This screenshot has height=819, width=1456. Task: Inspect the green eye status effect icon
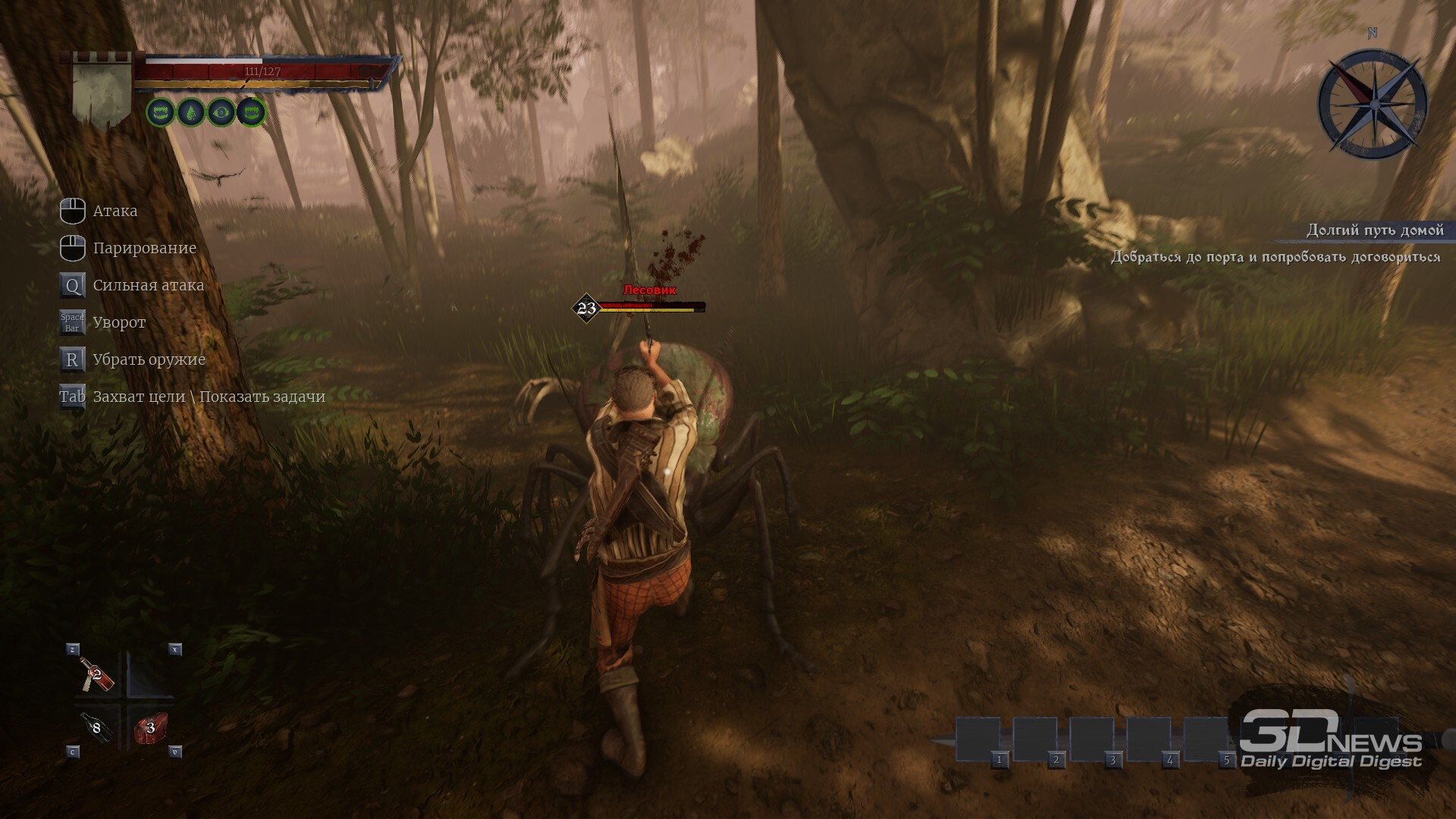click(221, 113)
